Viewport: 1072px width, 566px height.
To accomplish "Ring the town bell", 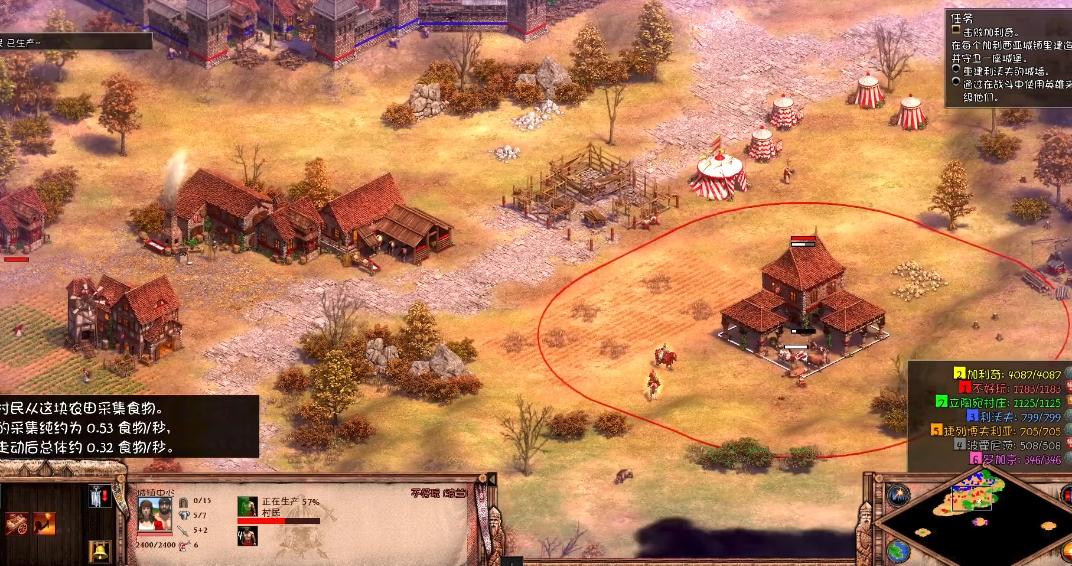I will click(x=99, y=551).
